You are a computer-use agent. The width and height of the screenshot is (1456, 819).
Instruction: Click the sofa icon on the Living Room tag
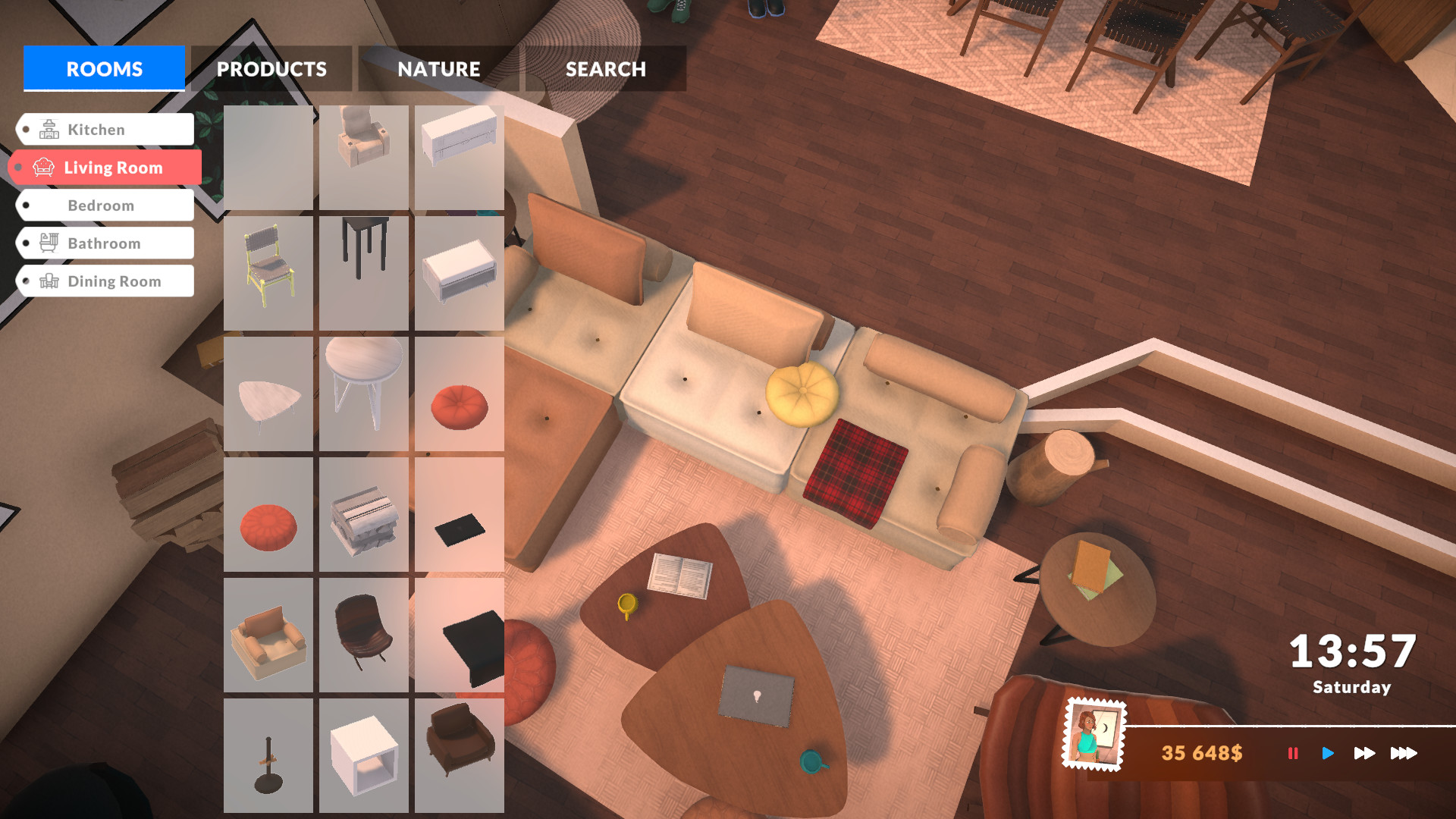pyautogui.click(x=45, y=167)
